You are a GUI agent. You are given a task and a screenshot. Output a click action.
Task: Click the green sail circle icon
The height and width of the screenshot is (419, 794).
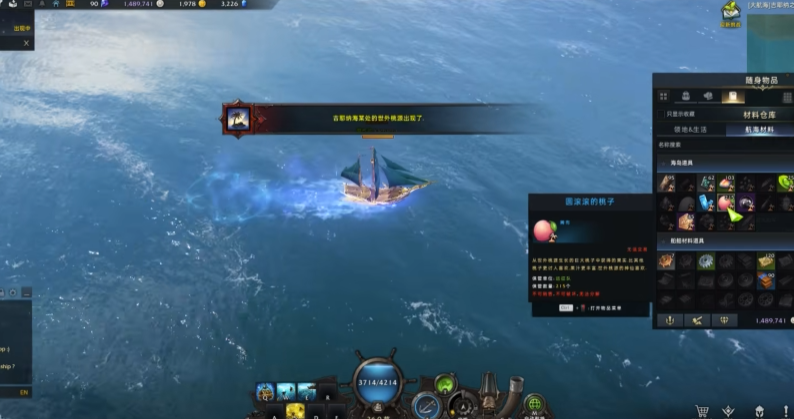click(x=444, y=381)
